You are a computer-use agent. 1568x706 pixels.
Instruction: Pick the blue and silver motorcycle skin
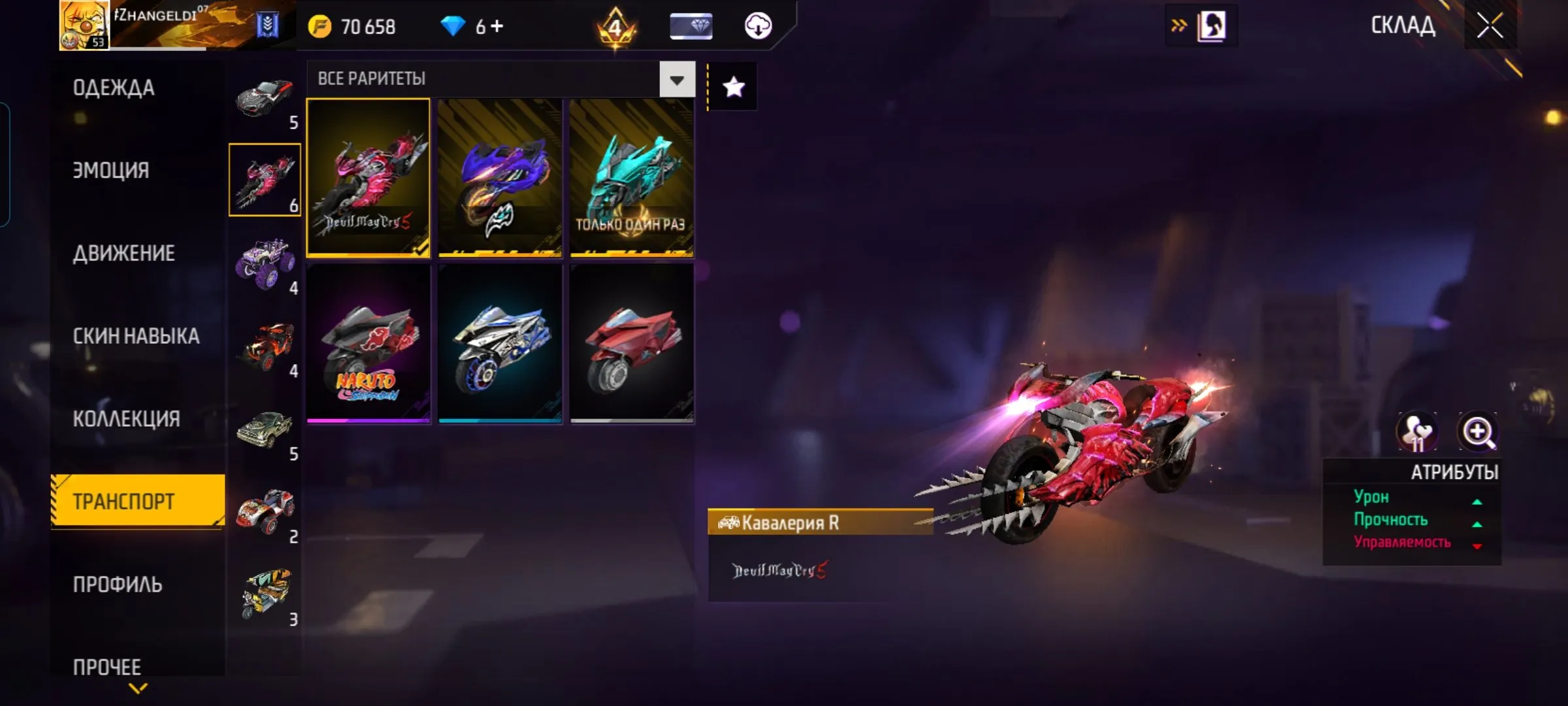click(x=500, y=344)
